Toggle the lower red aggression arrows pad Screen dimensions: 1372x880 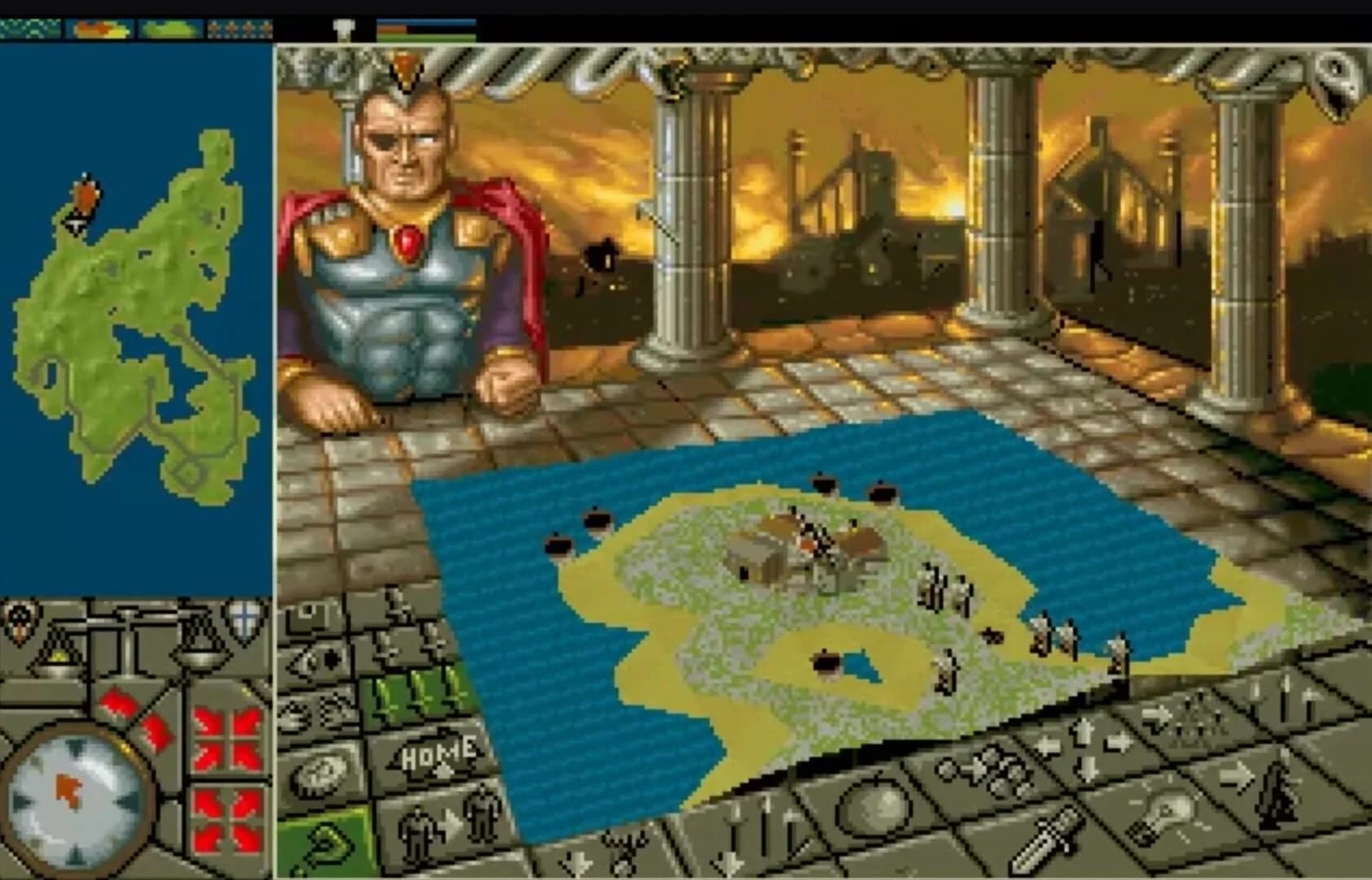click(x=226, y=817)
